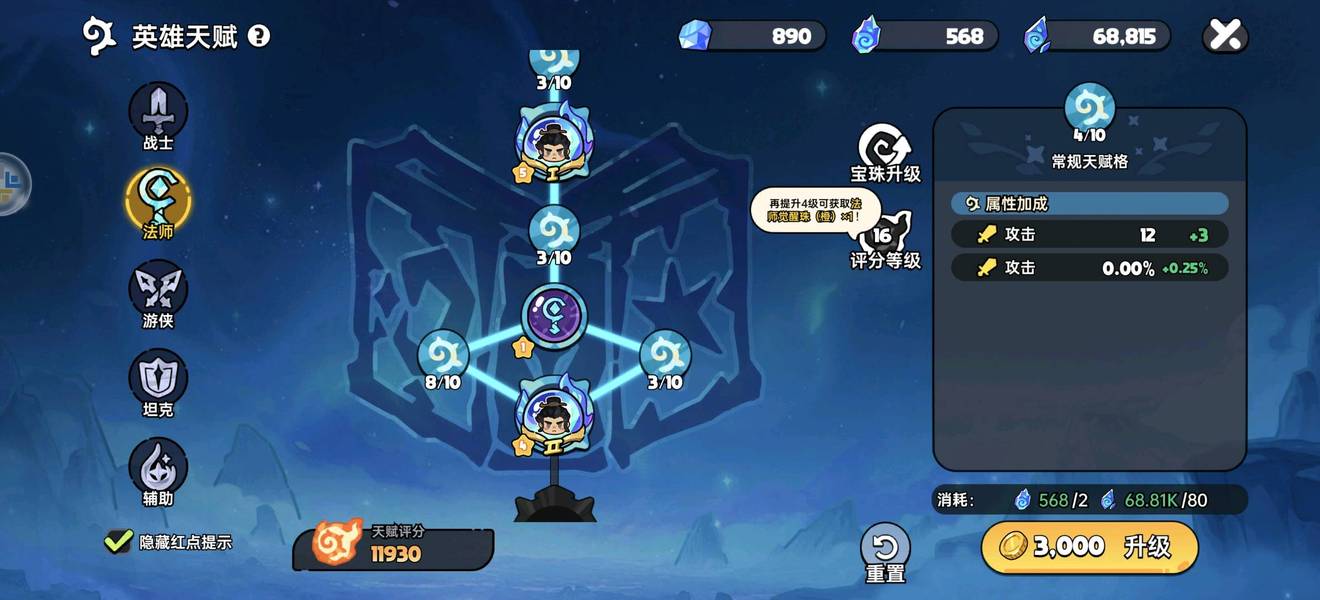Open the hero talent help question mark

point(259,37)
